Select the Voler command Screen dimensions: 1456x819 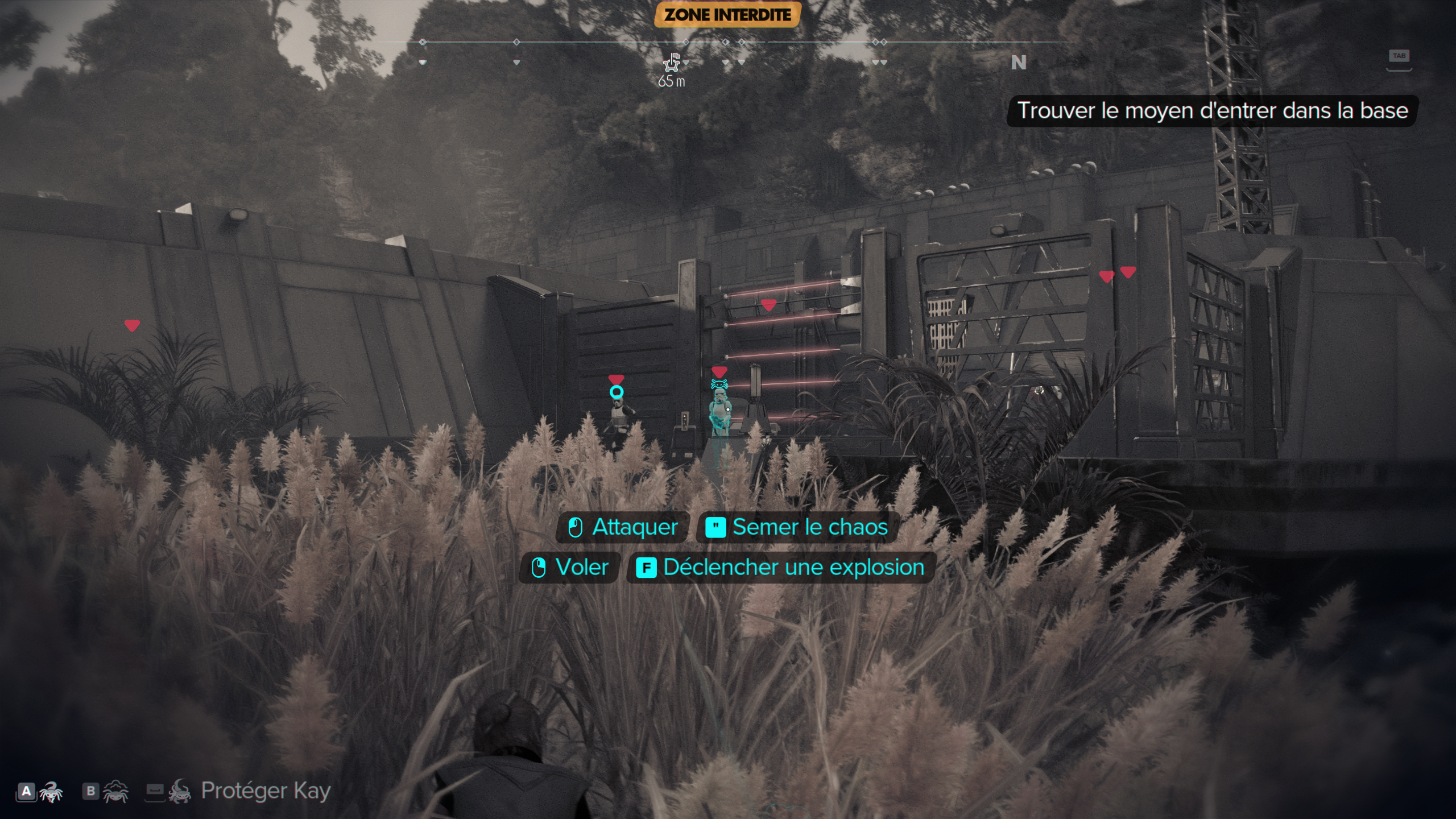570,567
